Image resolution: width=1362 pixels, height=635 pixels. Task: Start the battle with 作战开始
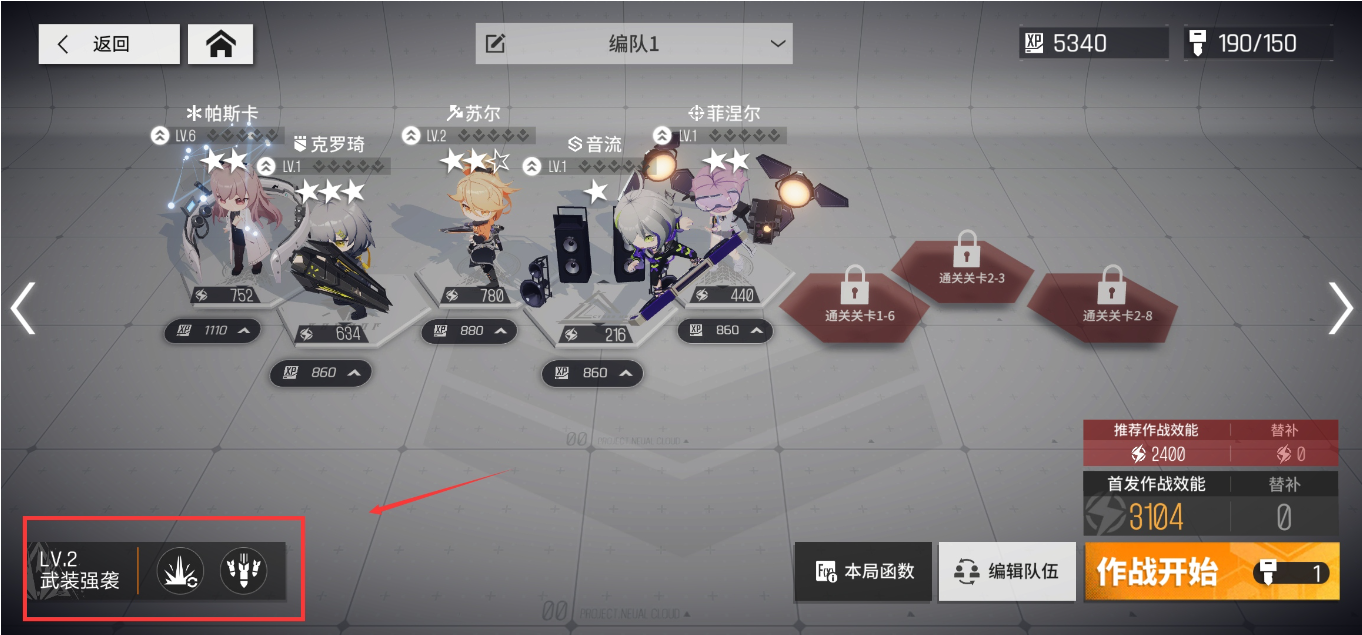(x=1210, y=572)
